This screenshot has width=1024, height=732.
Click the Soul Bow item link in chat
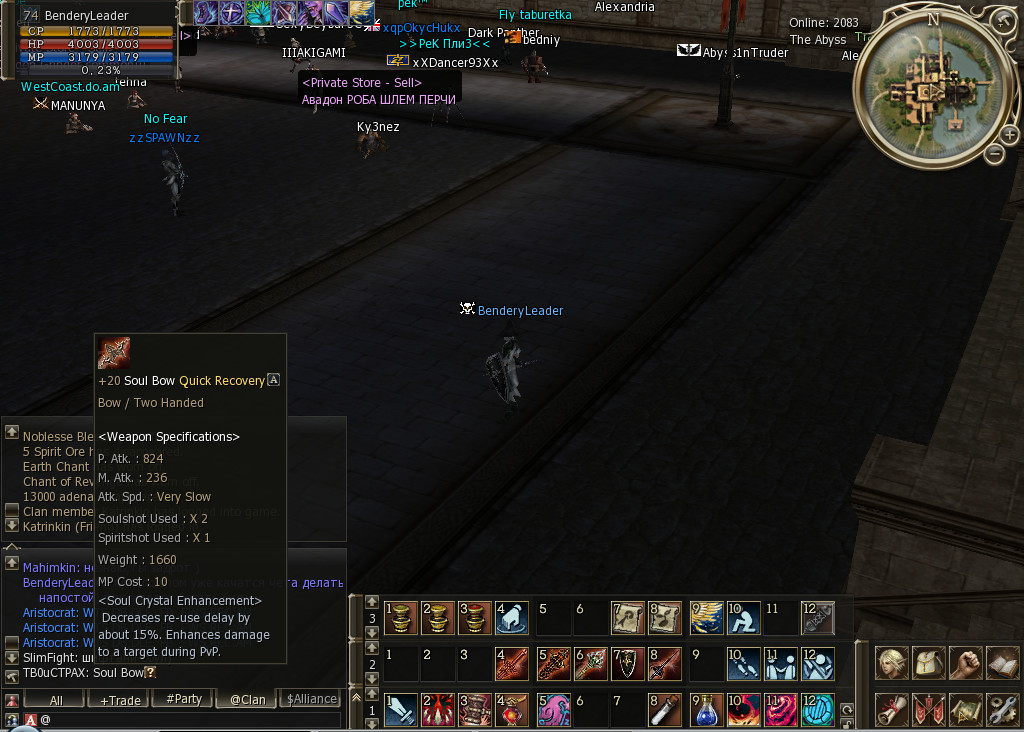119,672
